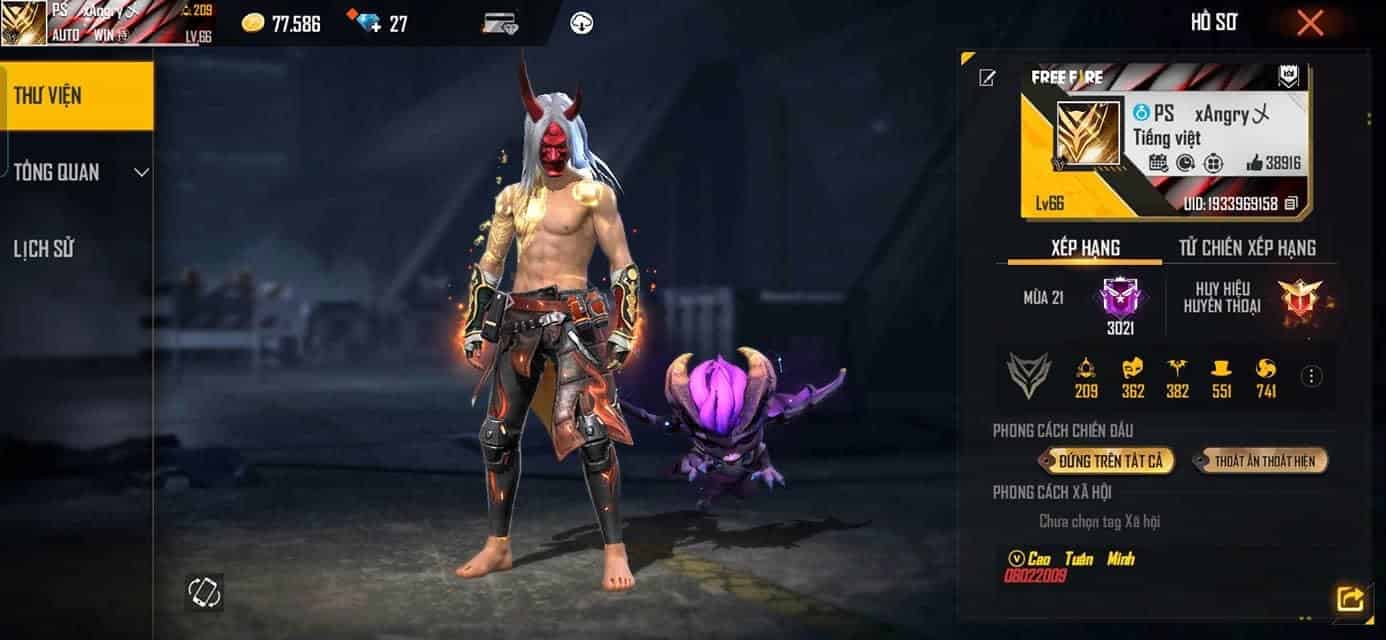Image resolution: width=1386 pixels, height=640 pixels.
Task: Switch to Tử Chiến Xếp Hạng tab
Action: pyautogui.click(x=1243, y=247)
